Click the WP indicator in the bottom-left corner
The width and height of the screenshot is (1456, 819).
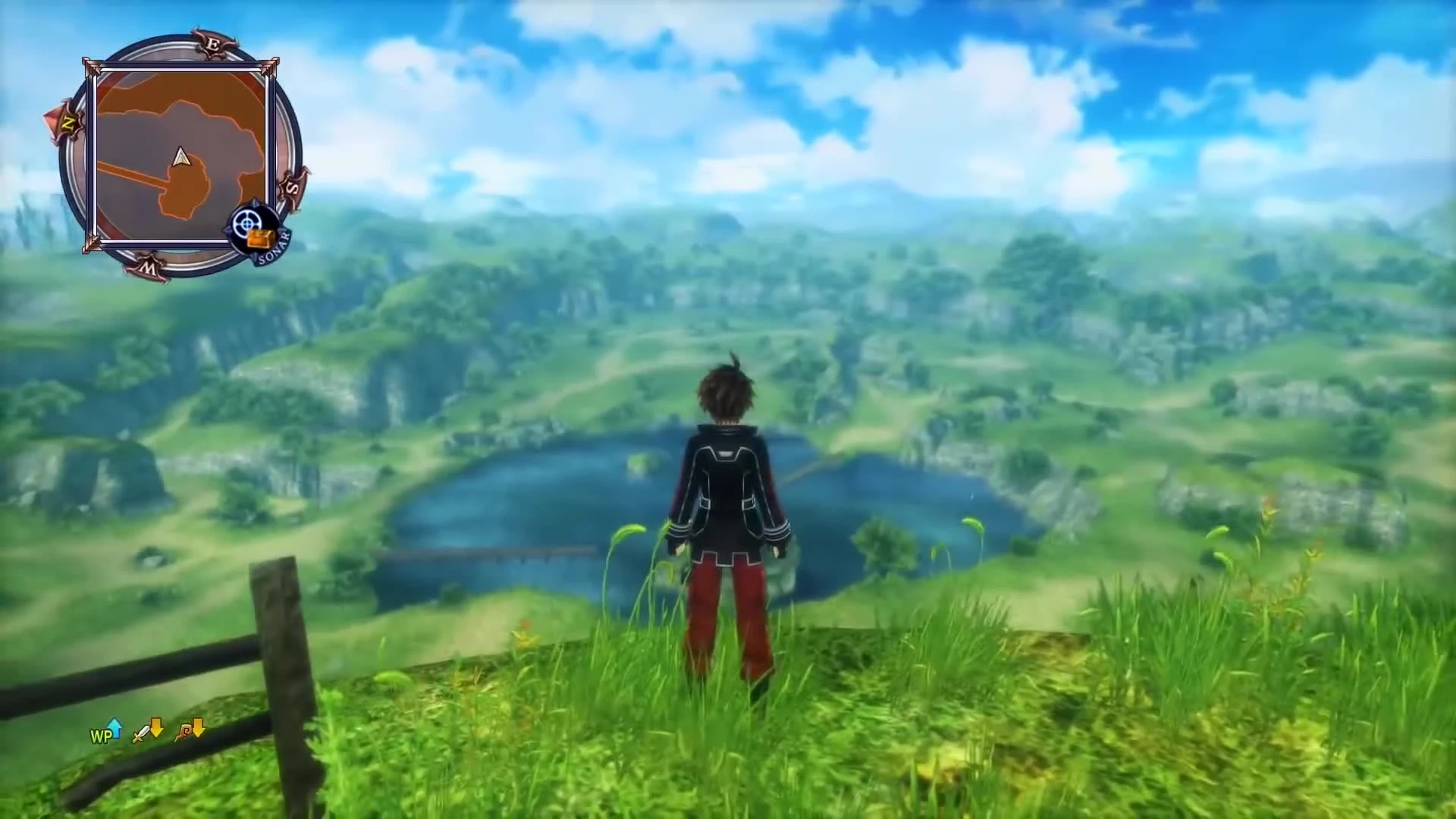click(100, 734)
